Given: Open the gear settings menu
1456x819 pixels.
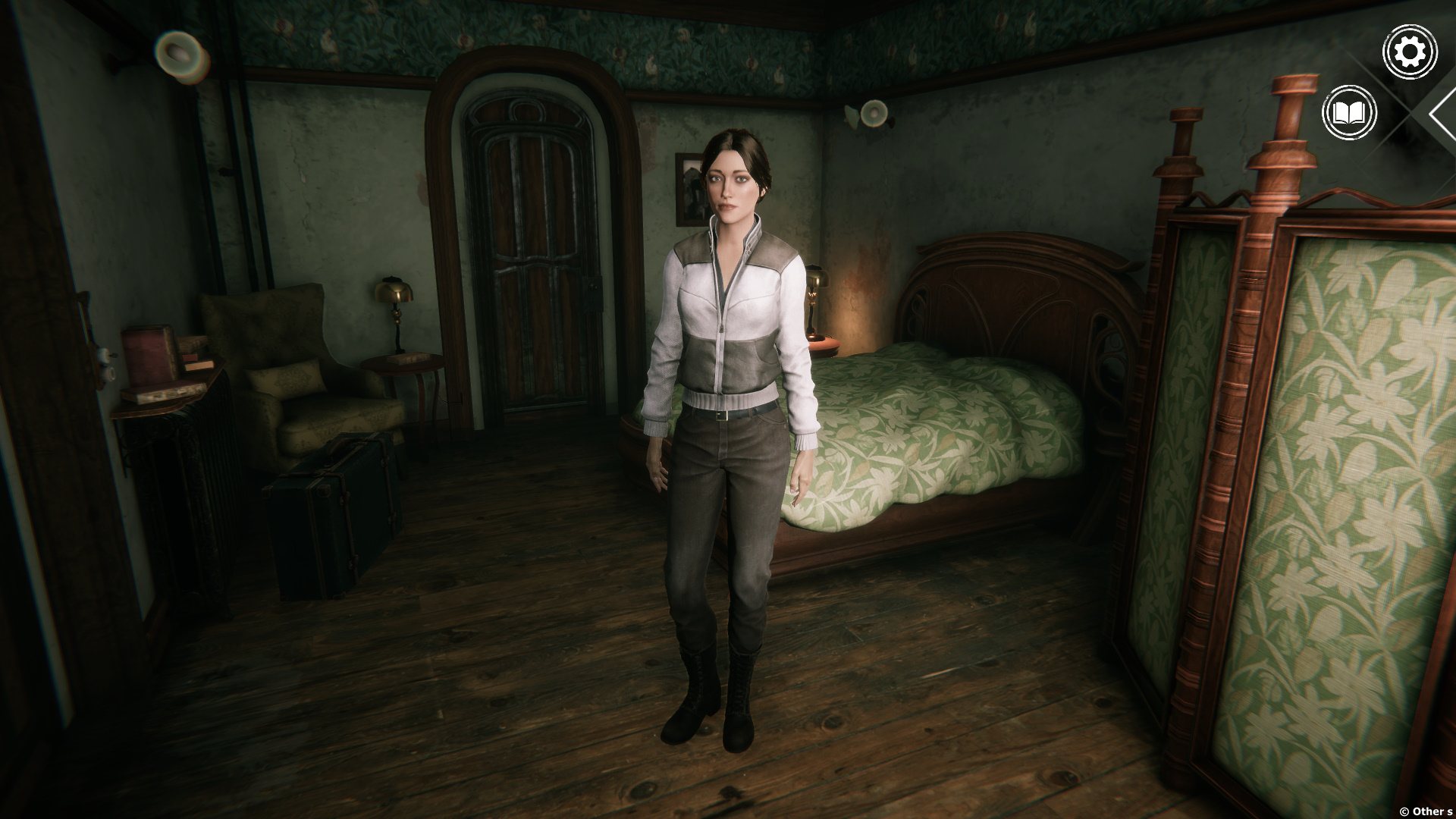Looking at the screenshot, I should (1410, 52).
